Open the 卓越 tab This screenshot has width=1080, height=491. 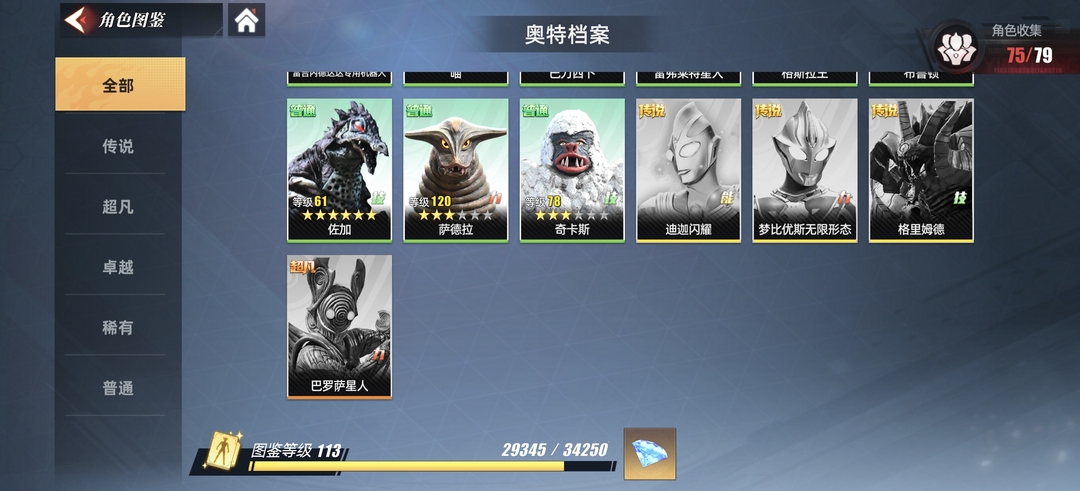point(119,267)
